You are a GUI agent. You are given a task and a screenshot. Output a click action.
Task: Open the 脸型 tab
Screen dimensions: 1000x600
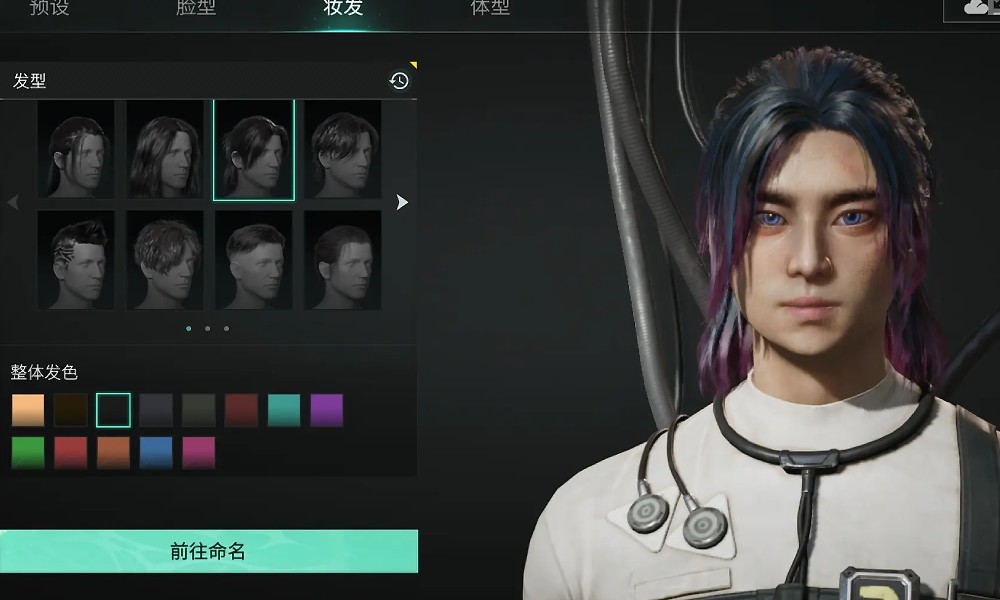point(196,9)
